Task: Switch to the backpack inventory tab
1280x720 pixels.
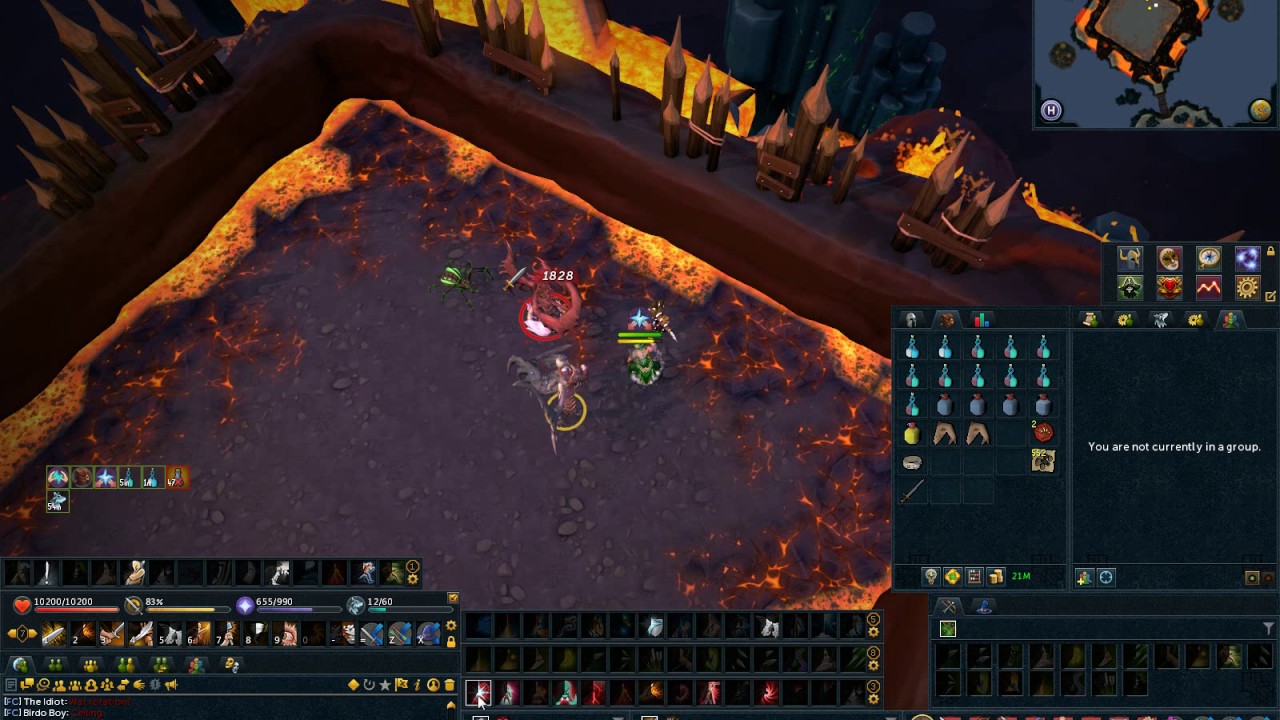Action: point(946,320)
